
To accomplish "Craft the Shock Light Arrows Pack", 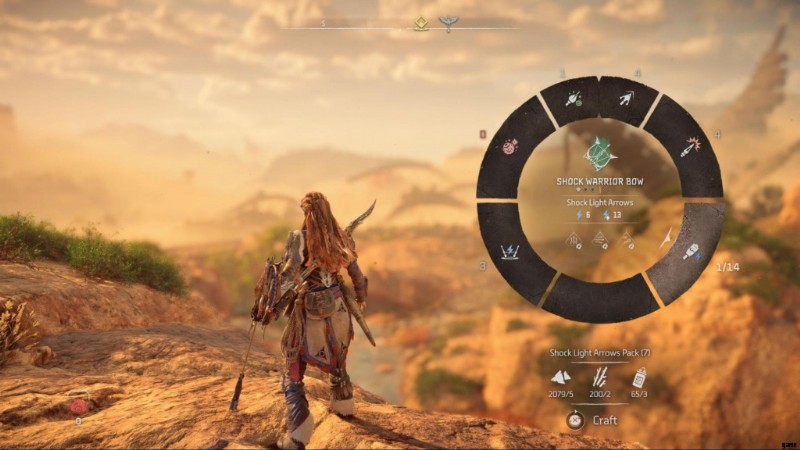I will (597, 420).
